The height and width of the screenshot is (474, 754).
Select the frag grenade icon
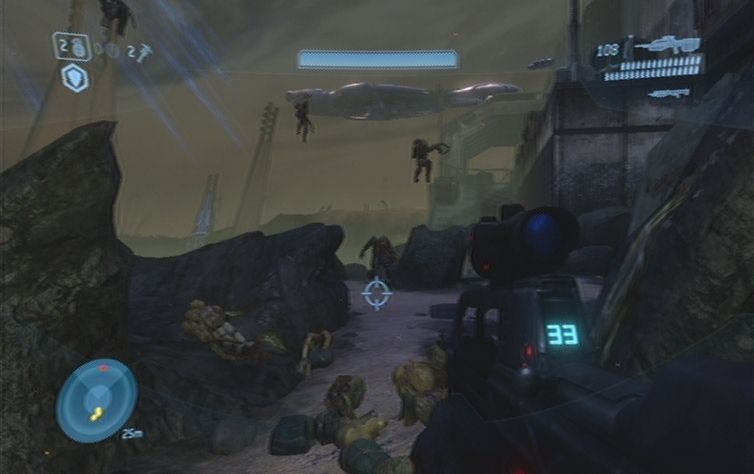79,46
